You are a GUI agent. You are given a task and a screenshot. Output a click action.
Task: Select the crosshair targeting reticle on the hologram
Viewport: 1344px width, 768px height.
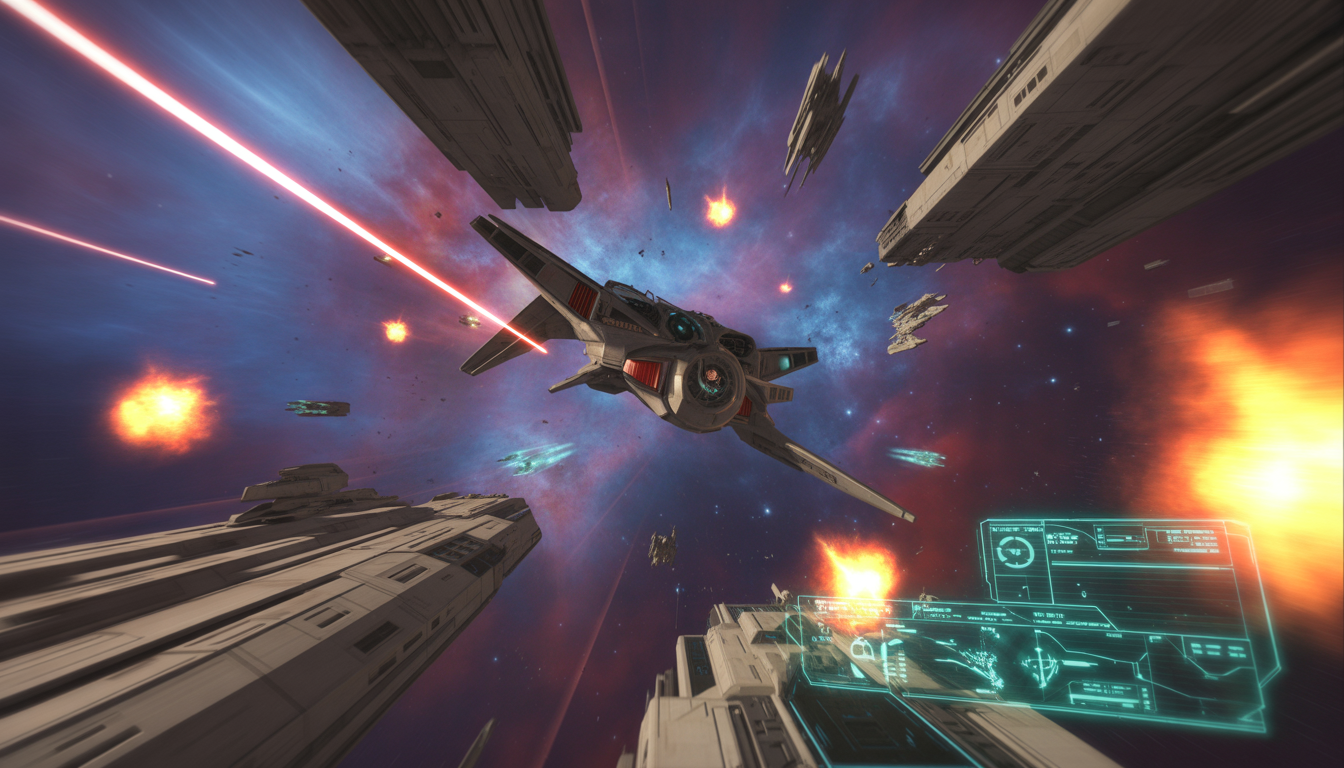pos(1040,662)
